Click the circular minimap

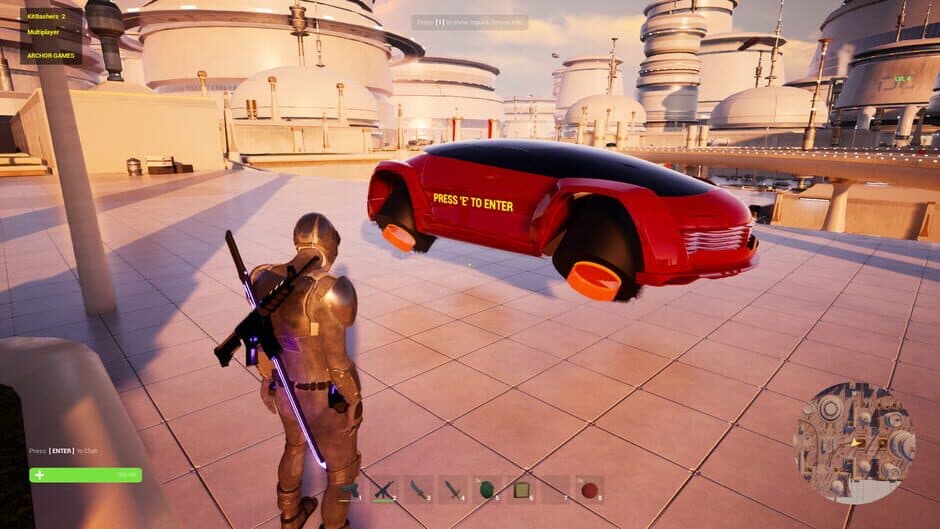[x=854, y=442]
